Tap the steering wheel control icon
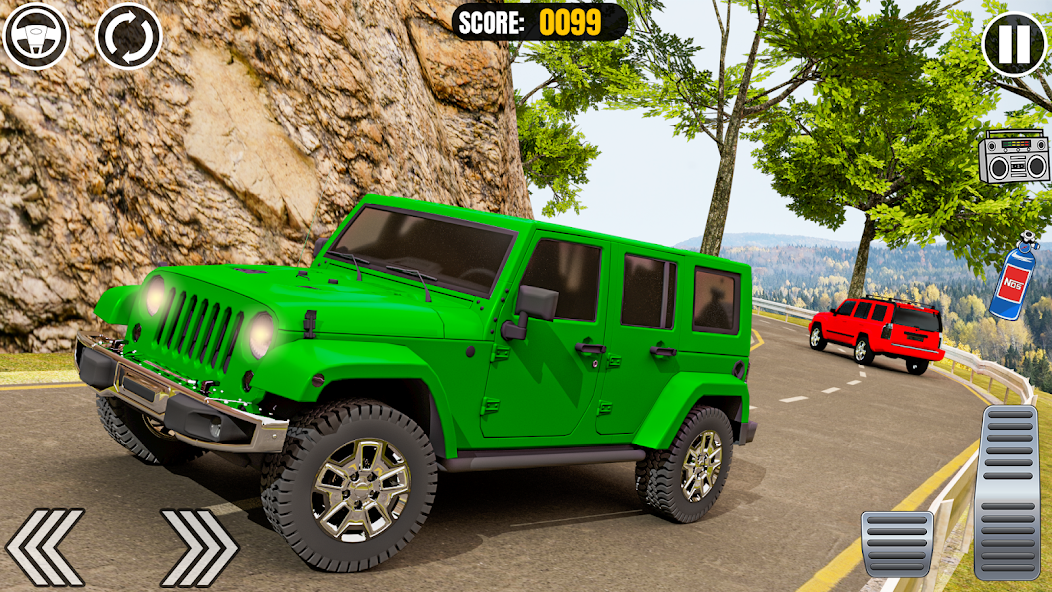This screenshot has width=1052, height=592. 36,36
